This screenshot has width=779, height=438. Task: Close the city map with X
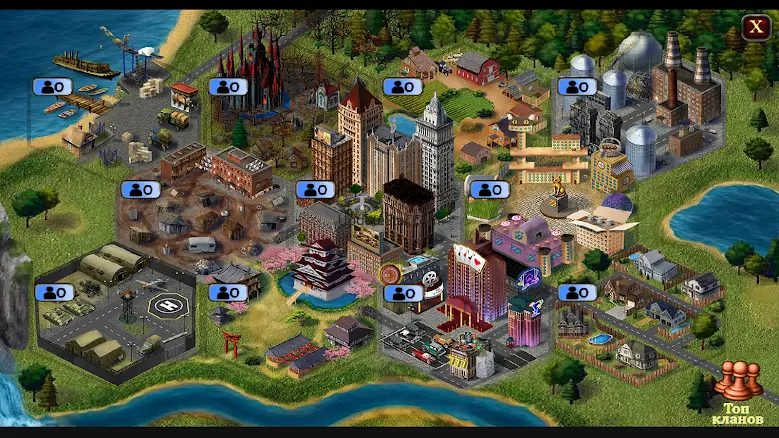tap(755, 27)
